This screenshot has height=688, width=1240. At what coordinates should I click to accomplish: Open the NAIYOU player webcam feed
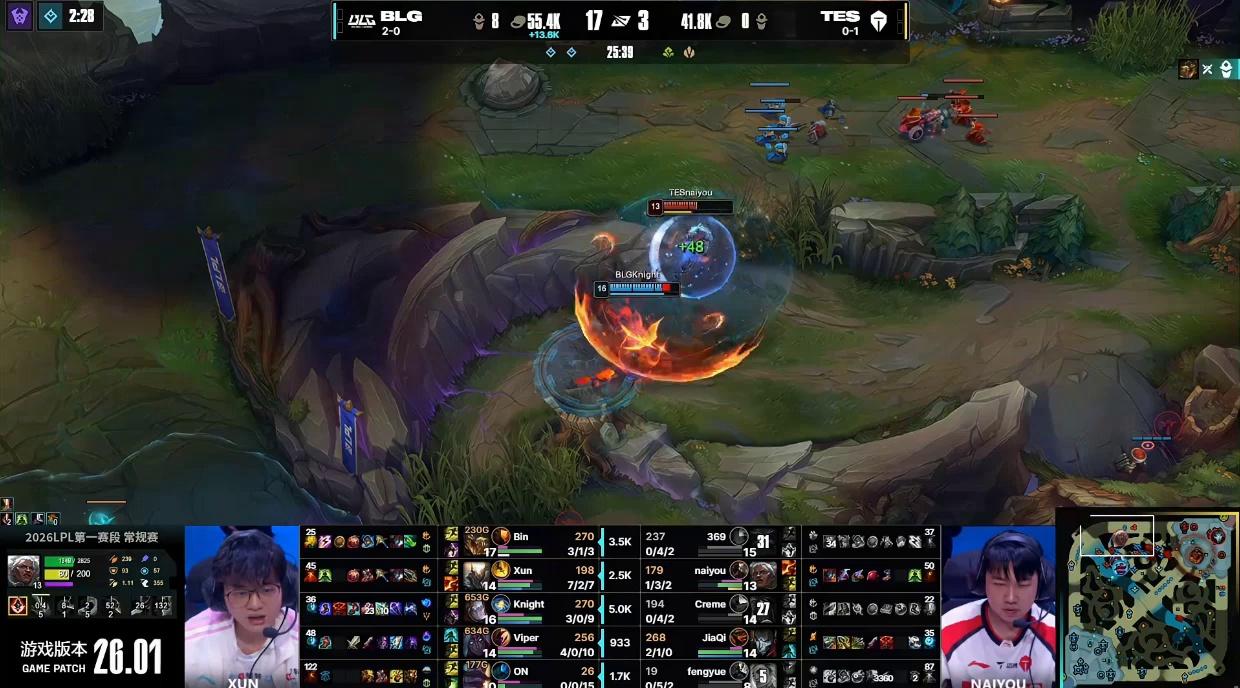pos(998,605)
